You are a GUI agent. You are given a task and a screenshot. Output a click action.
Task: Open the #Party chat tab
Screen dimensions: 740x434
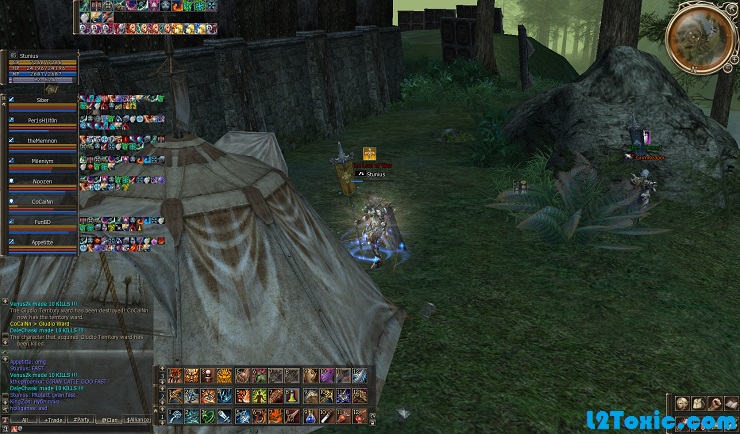[82, 420]
